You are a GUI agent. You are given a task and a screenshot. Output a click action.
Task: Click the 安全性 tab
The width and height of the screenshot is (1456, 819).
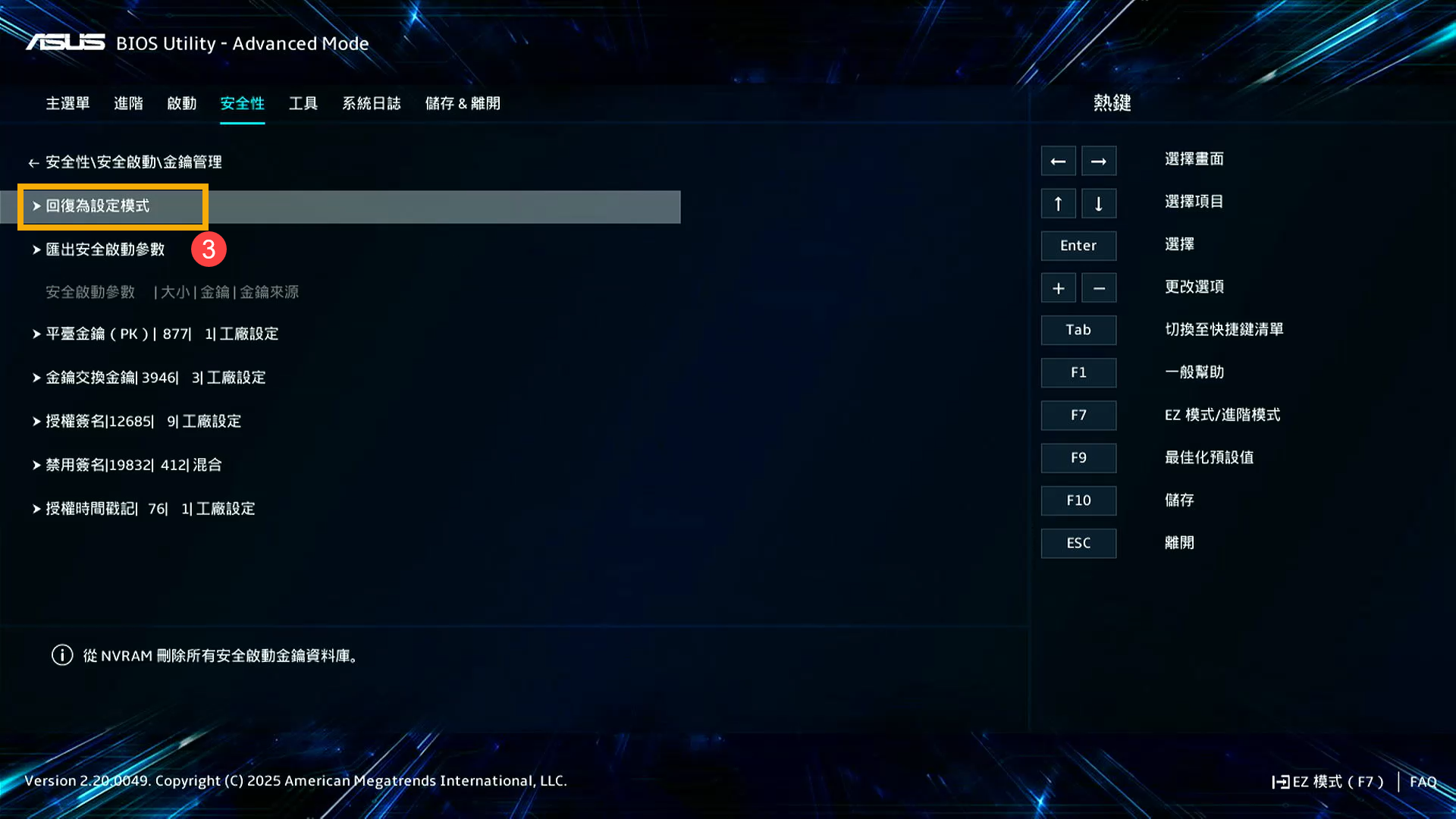[x=242, y=103]
